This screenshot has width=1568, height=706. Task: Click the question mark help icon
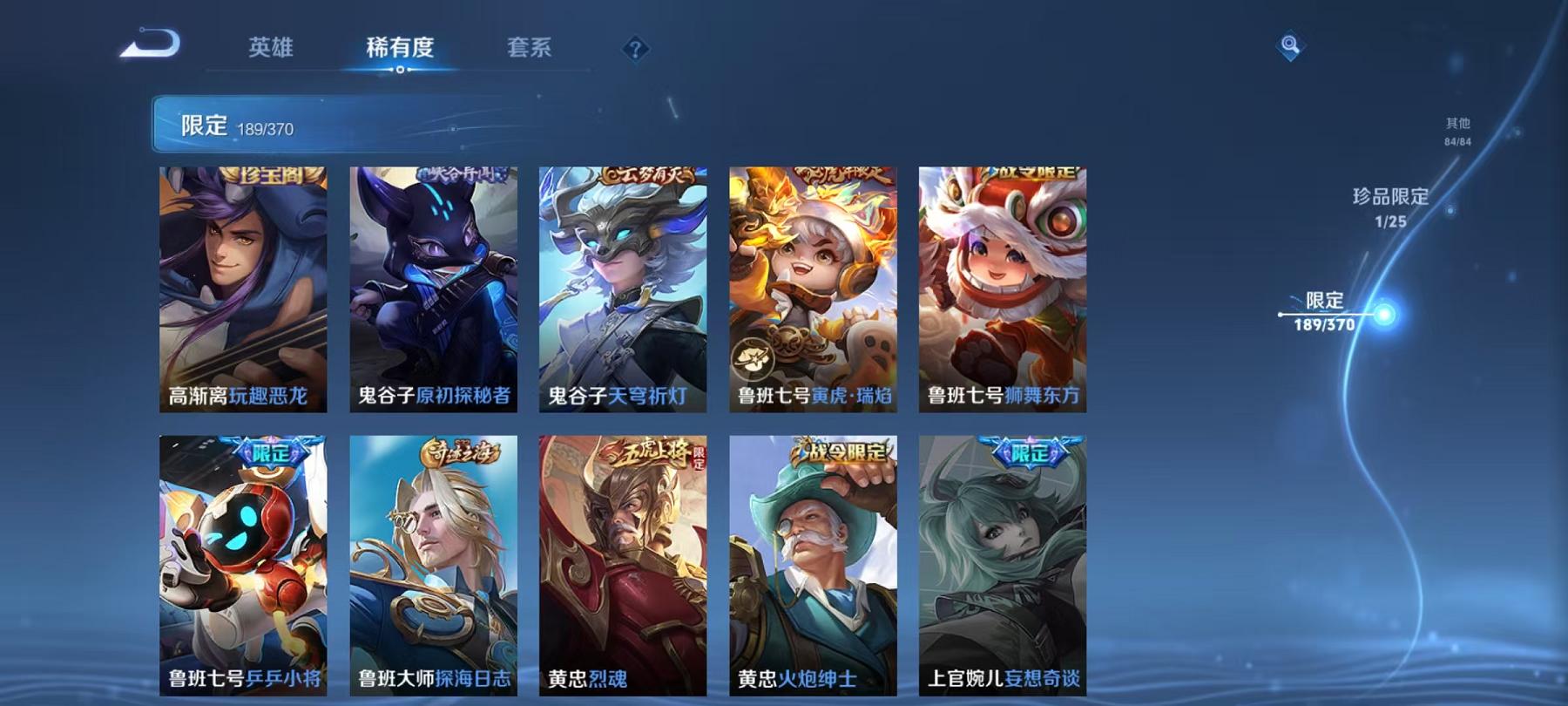click(x=636, y=49)
